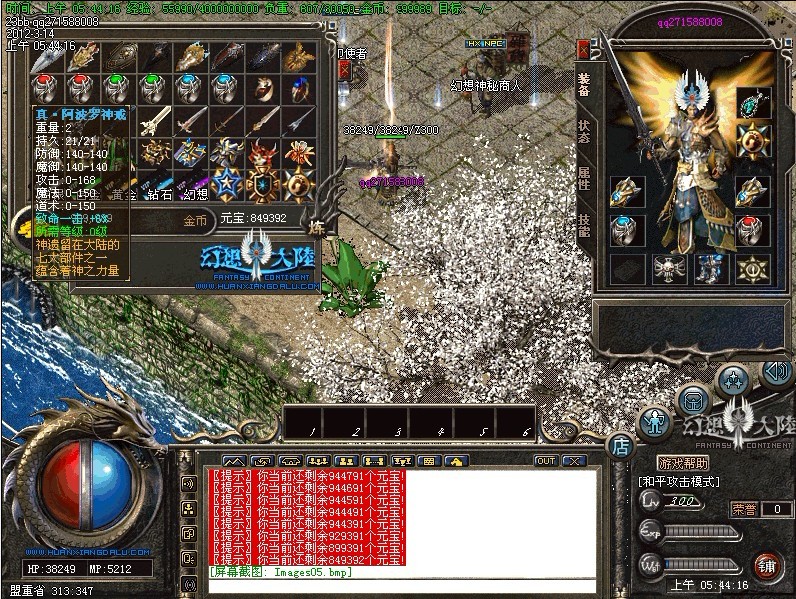Viewport: 796px width, 599px height.
Task: Click the 炼 refine button on bag
Action: point(317,224)
